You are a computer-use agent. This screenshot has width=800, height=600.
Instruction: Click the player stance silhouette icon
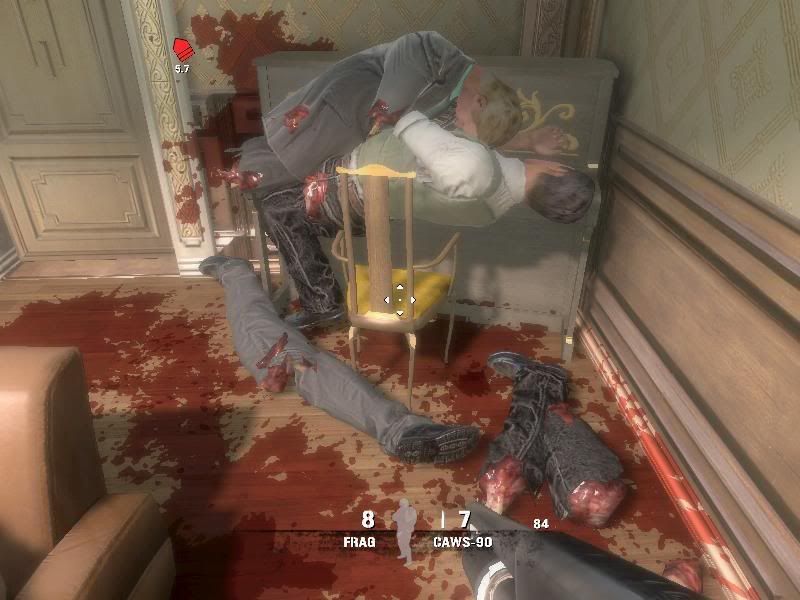pyautogui.click(x=405, y=528)
